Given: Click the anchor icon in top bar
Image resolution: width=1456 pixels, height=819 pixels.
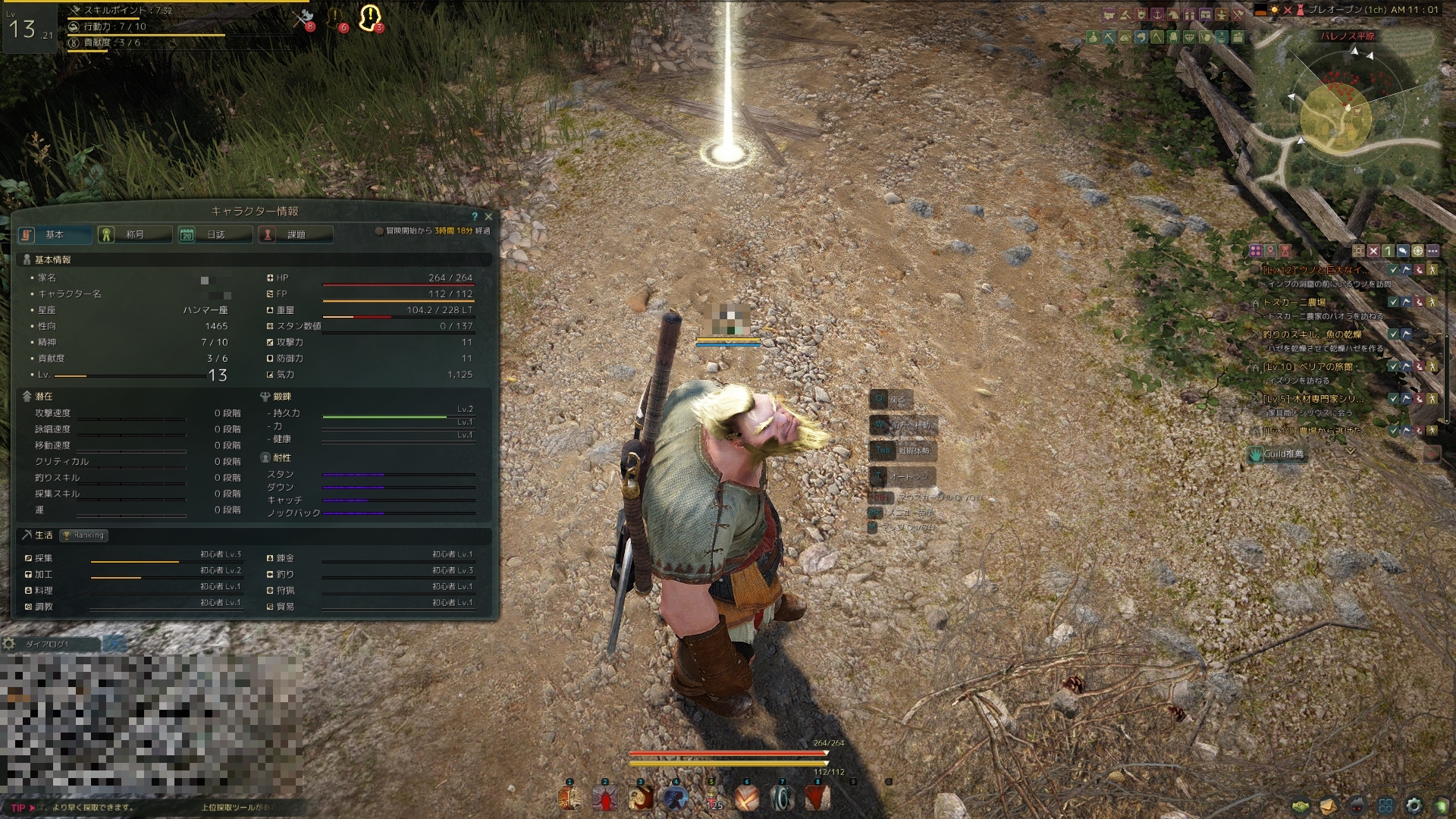Looking at the screenshot, I should click(x=1157, y=14).
